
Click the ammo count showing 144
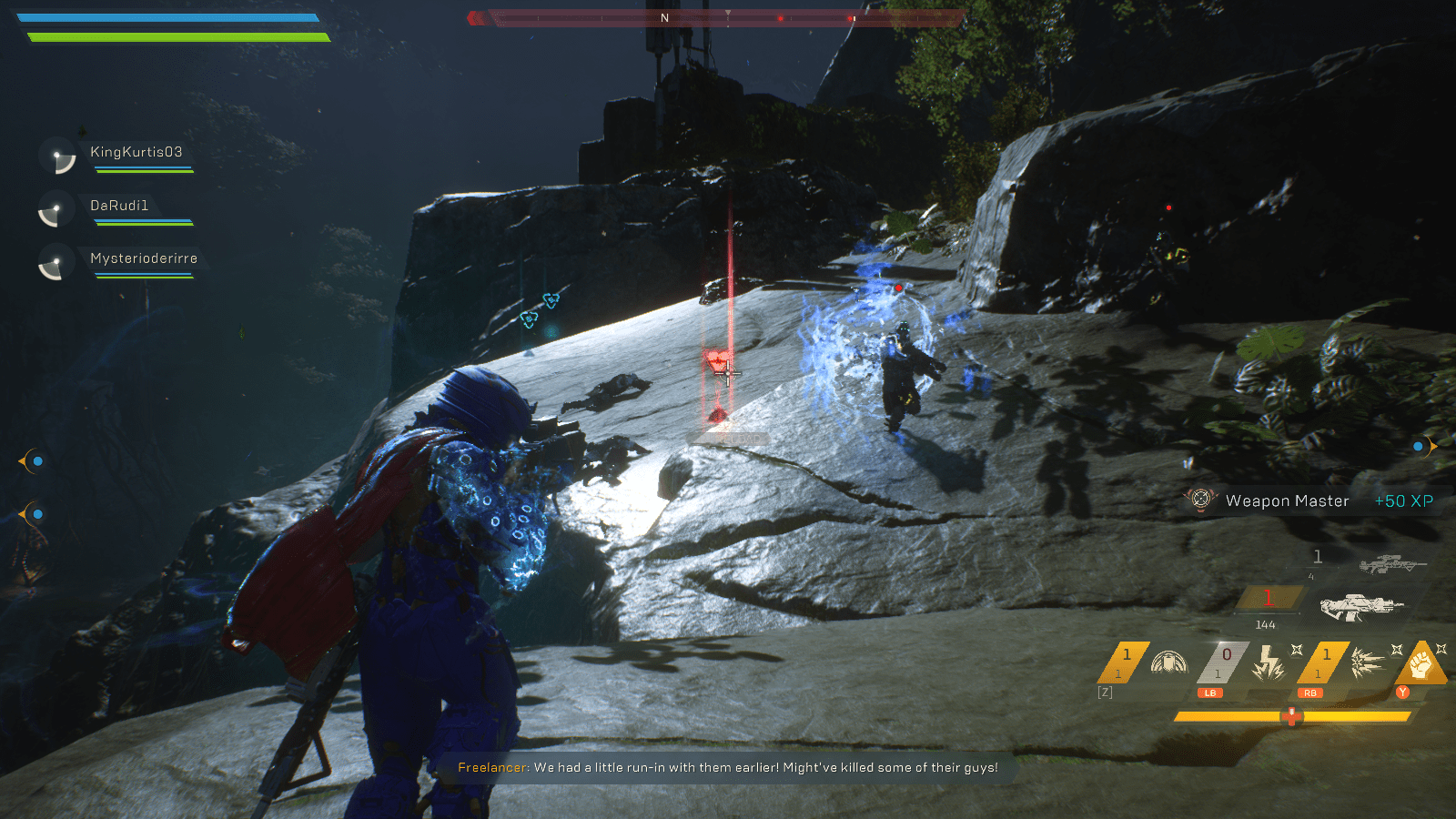click(1265, 624)
